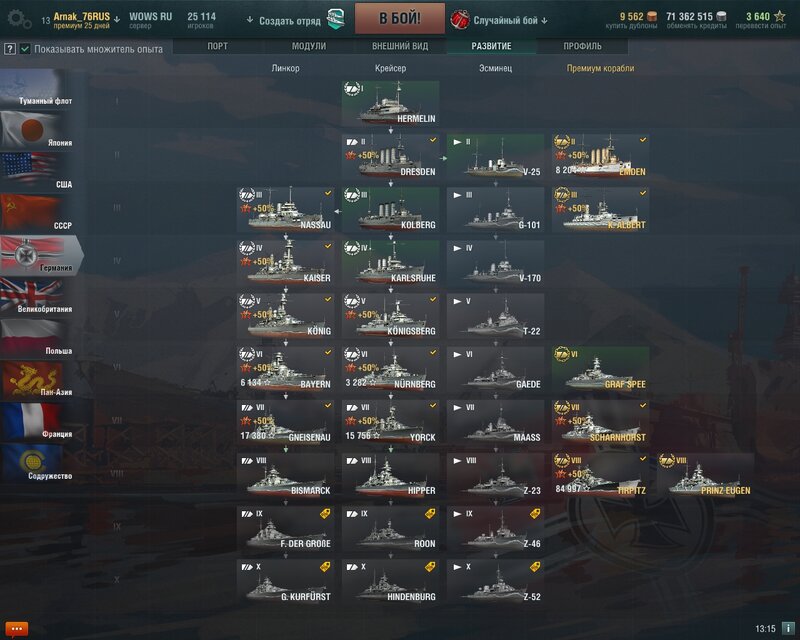Choose the Hindenburg cruiser tile
The width and height of the screenshot is (800, 640).
pyautogui.click(x=391, y=582)
